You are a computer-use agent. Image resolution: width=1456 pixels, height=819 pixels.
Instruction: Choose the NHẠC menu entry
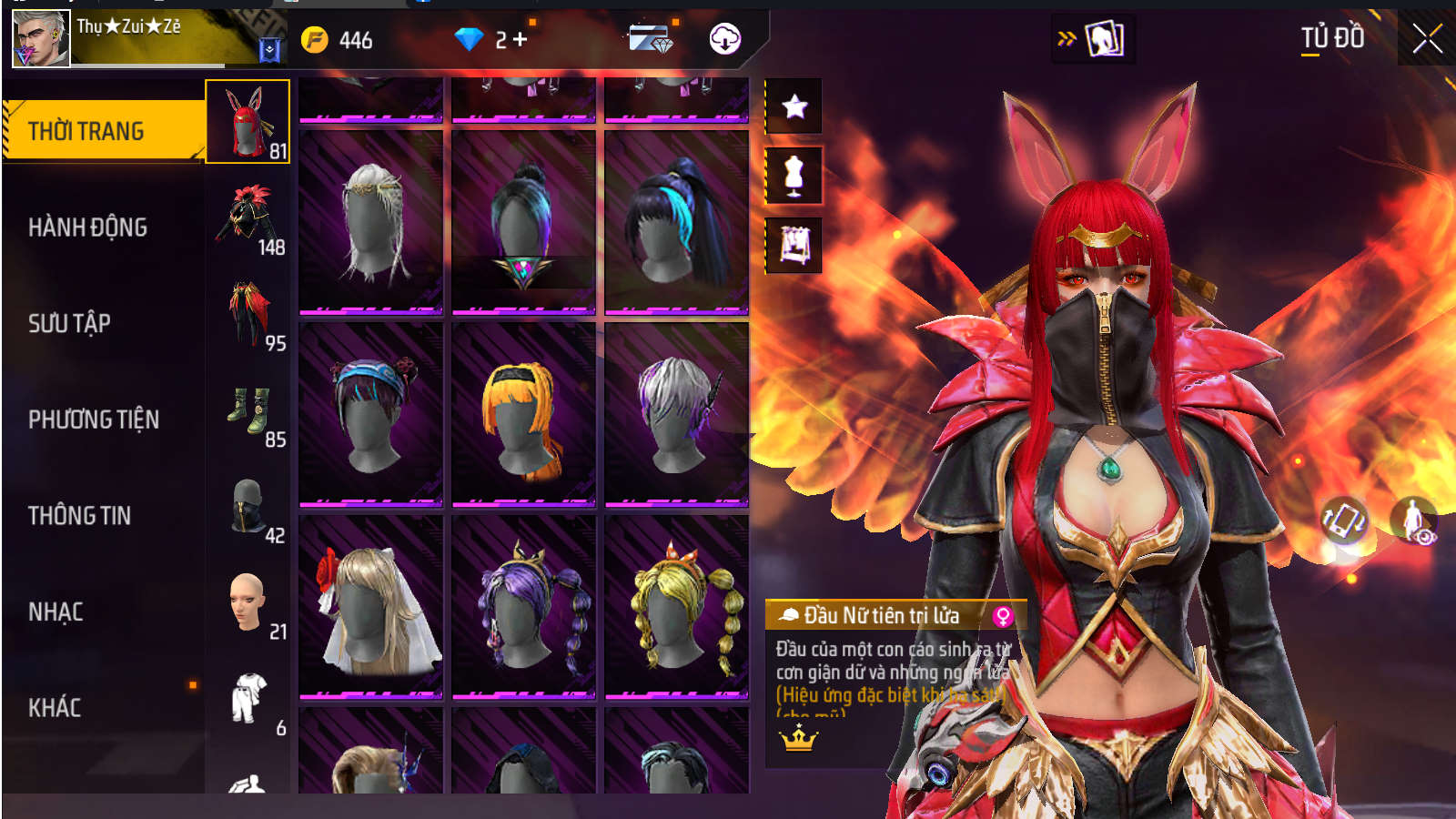click(x=56, y=612)
